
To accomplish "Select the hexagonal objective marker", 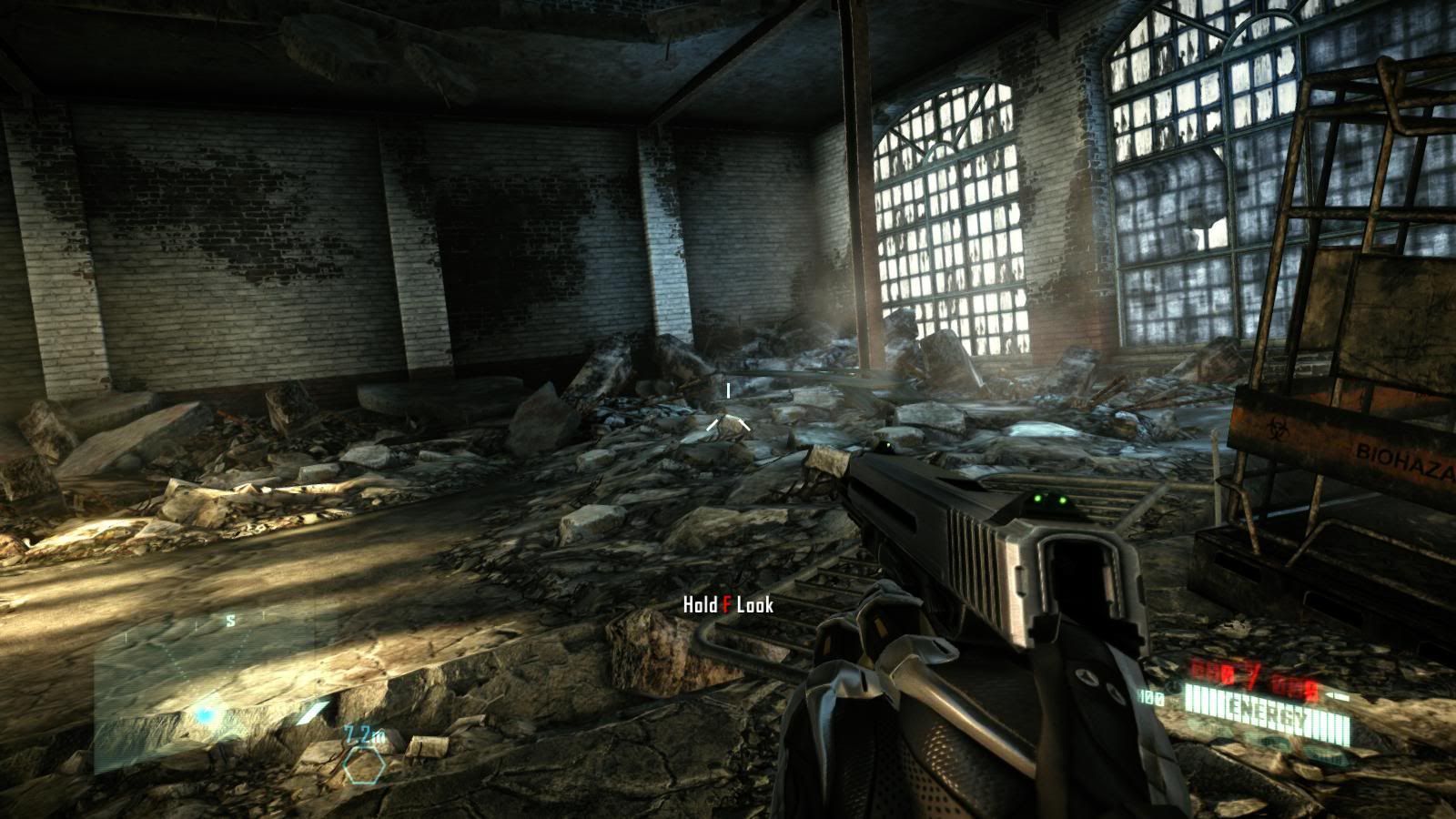I will [364, 766].
